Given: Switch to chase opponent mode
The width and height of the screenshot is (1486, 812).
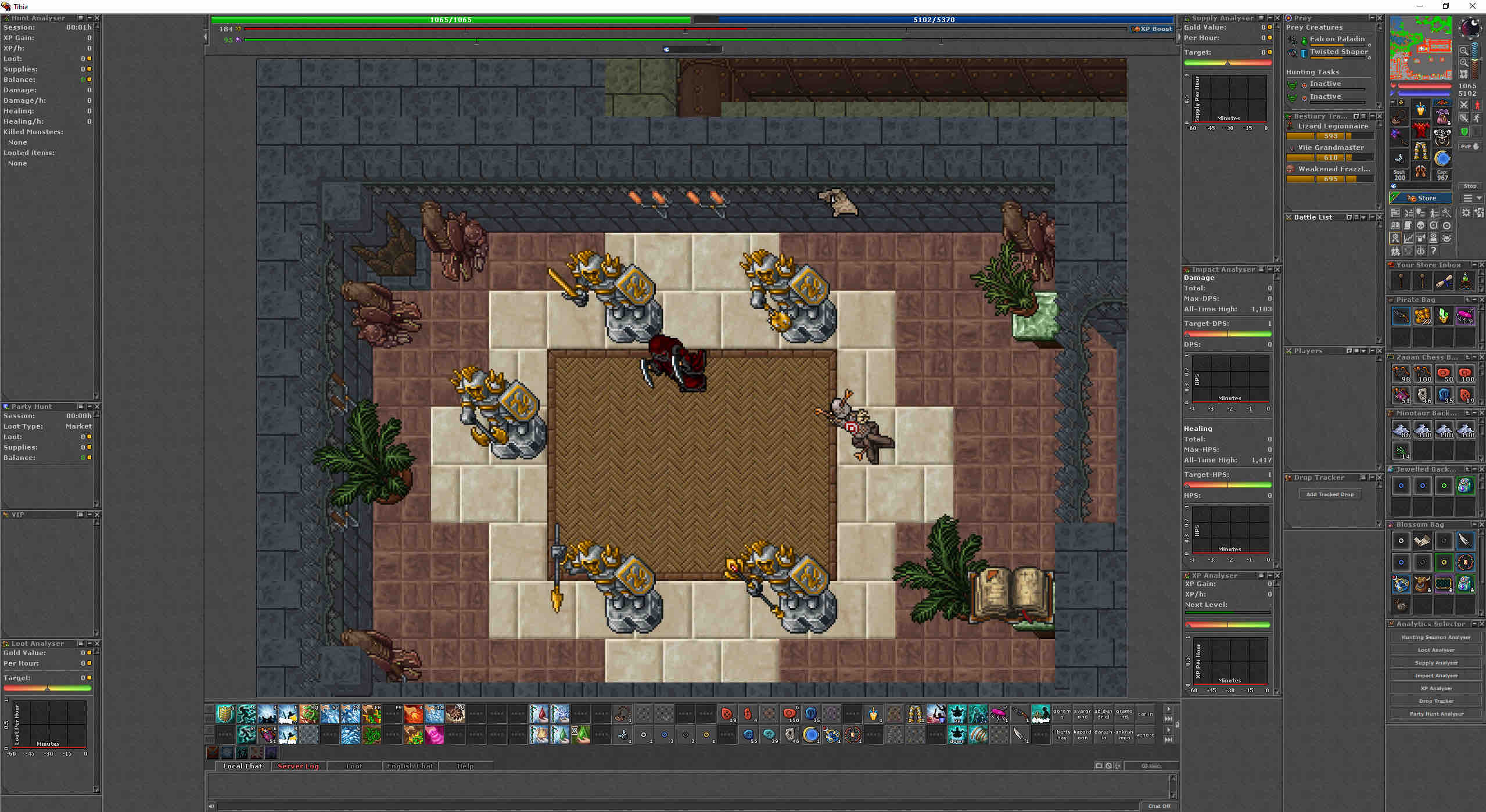Looking at the screenshot, I should point(1476,118).
